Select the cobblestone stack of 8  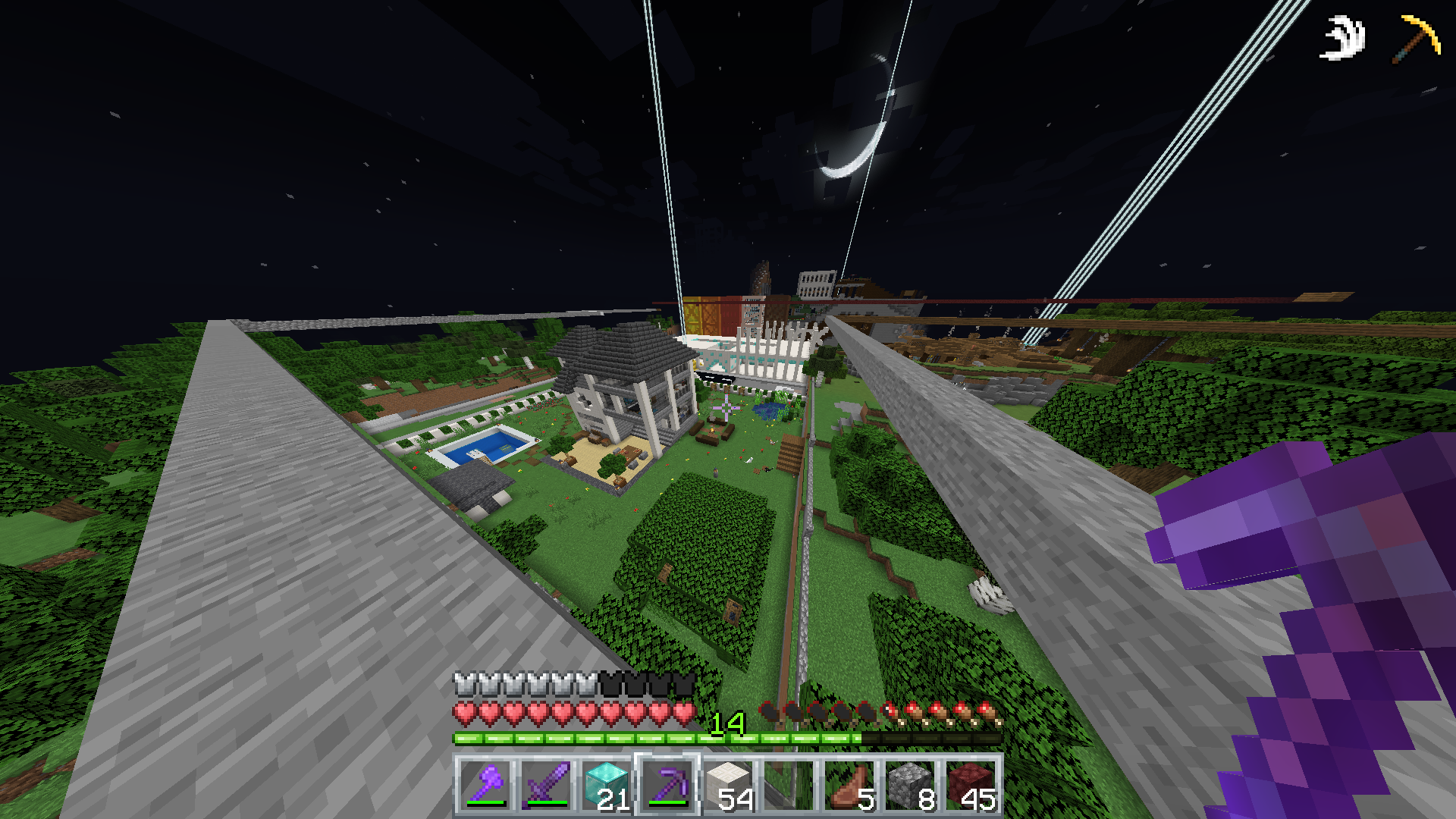click(x=910, y=785)
